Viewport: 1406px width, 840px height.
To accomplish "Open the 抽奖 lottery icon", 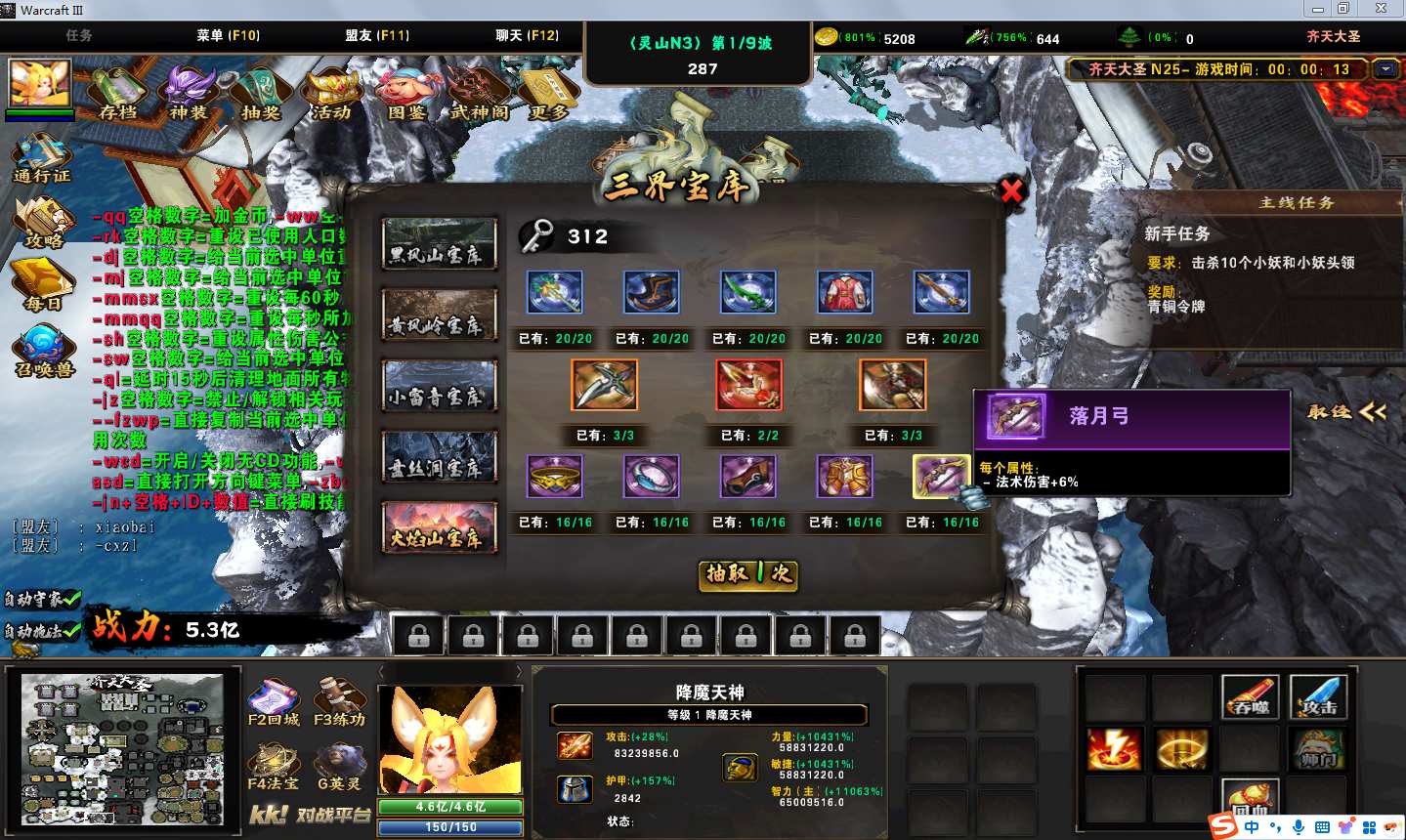I will pyautogui.click(x=260, y=93).
